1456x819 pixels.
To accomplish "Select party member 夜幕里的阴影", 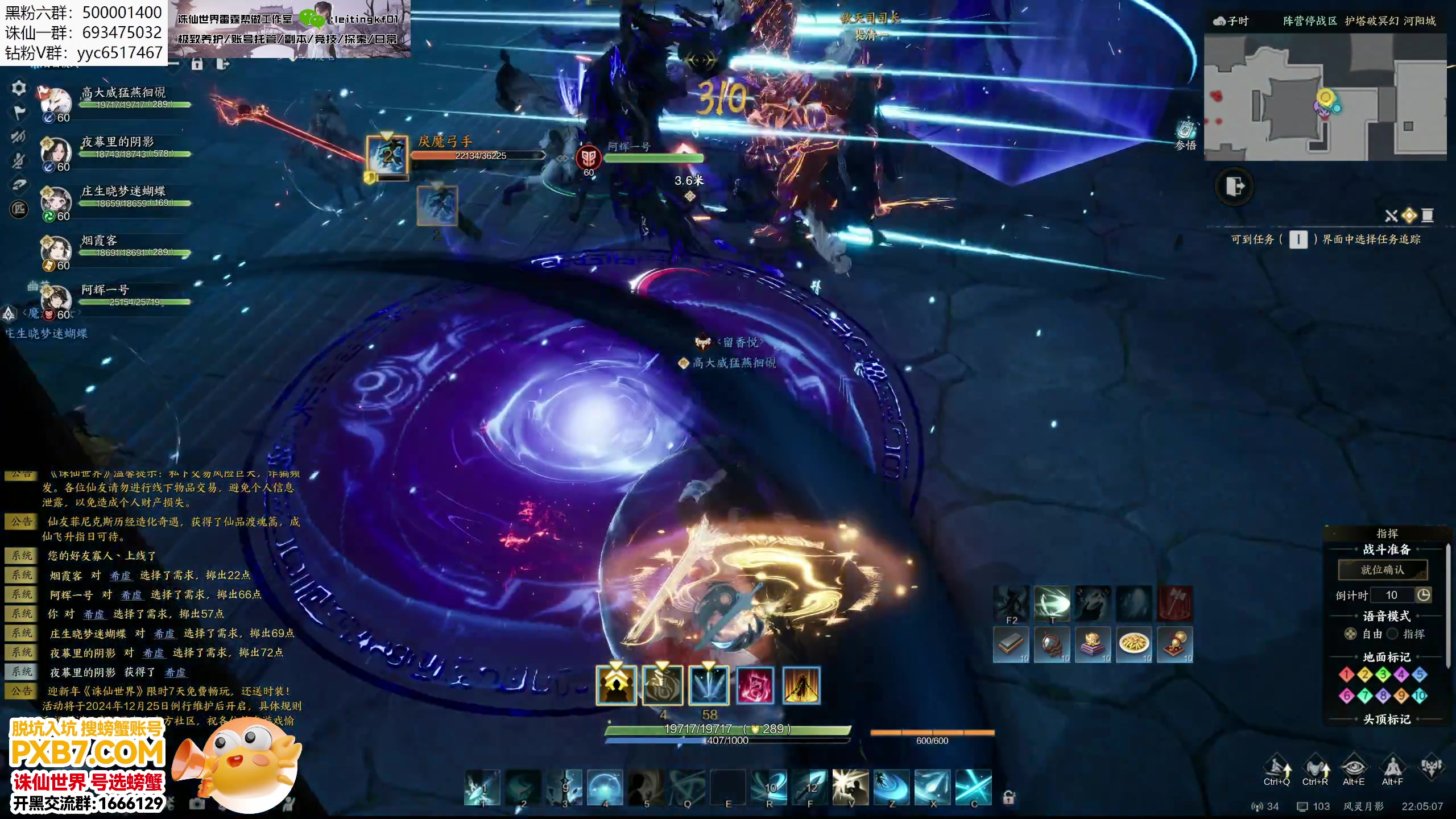I will click(117, 142).
